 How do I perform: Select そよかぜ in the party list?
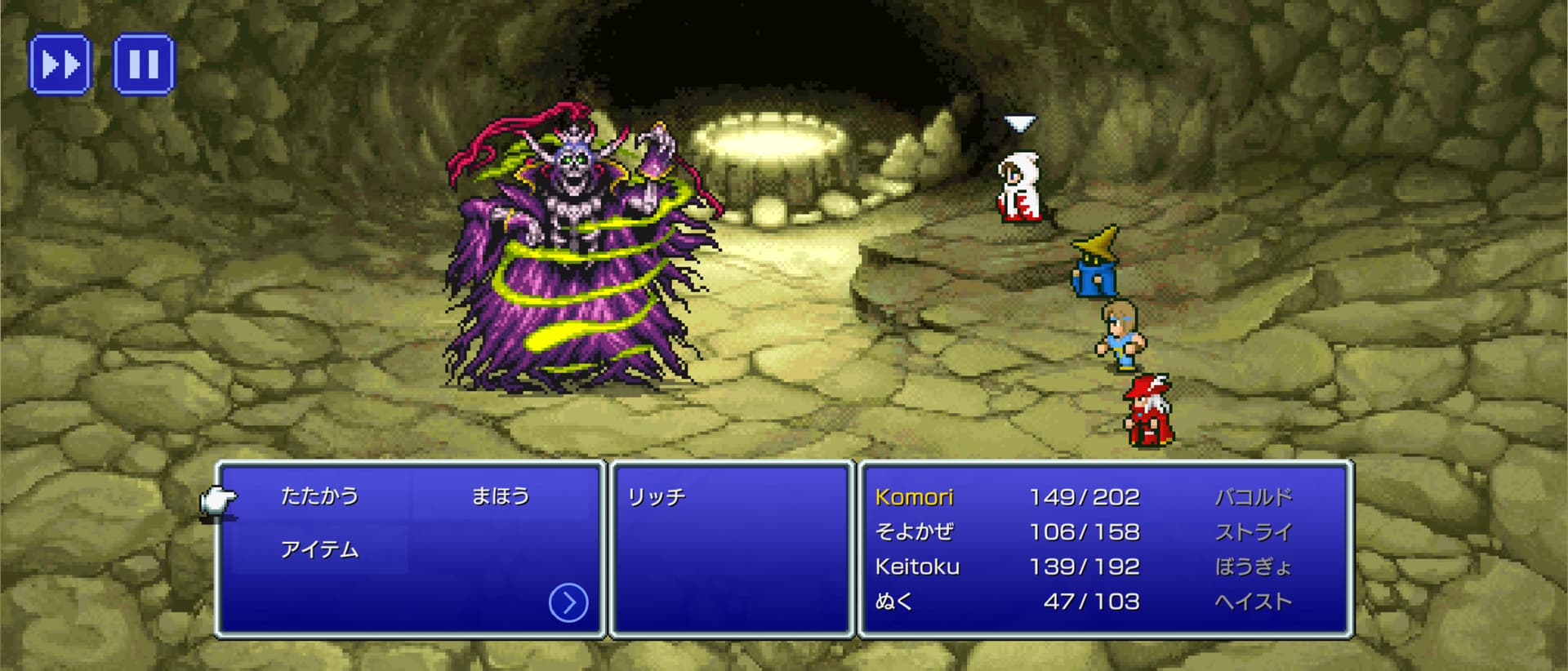click(914, 532)
